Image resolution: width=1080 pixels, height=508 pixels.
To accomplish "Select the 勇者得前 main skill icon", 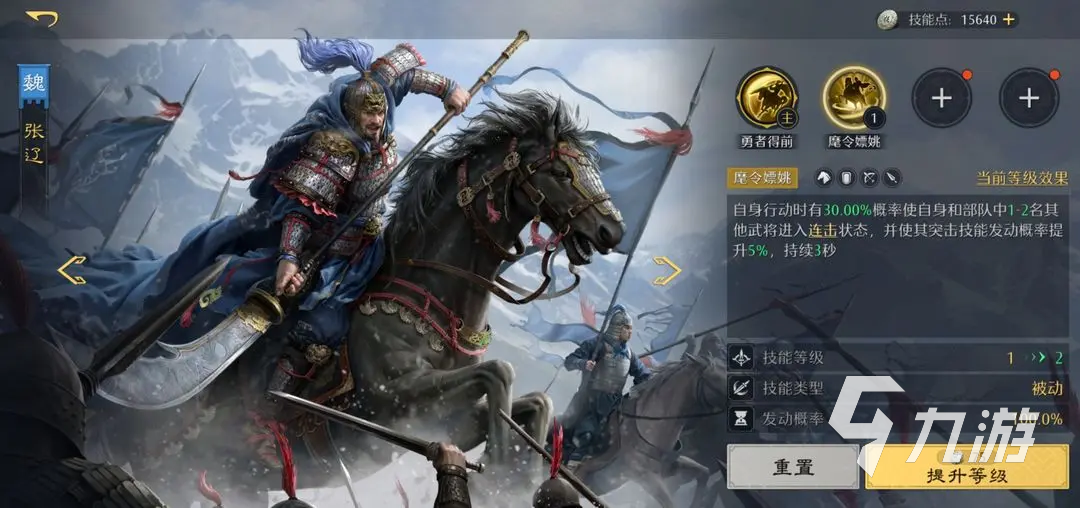I will click(767, 98).
